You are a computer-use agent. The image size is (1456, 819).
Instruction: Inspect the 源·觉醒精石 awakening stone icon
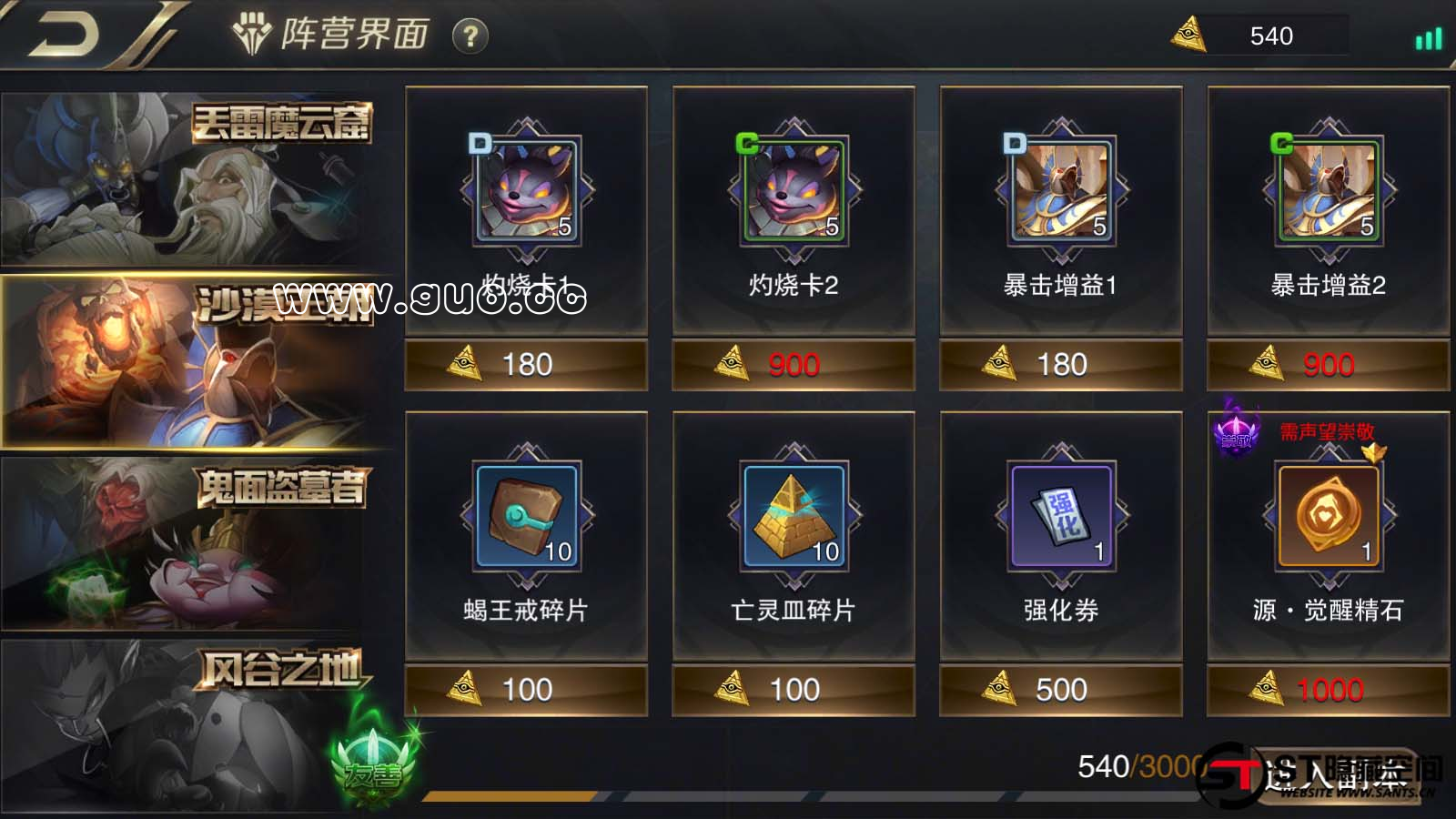[x=1327, y=514]
